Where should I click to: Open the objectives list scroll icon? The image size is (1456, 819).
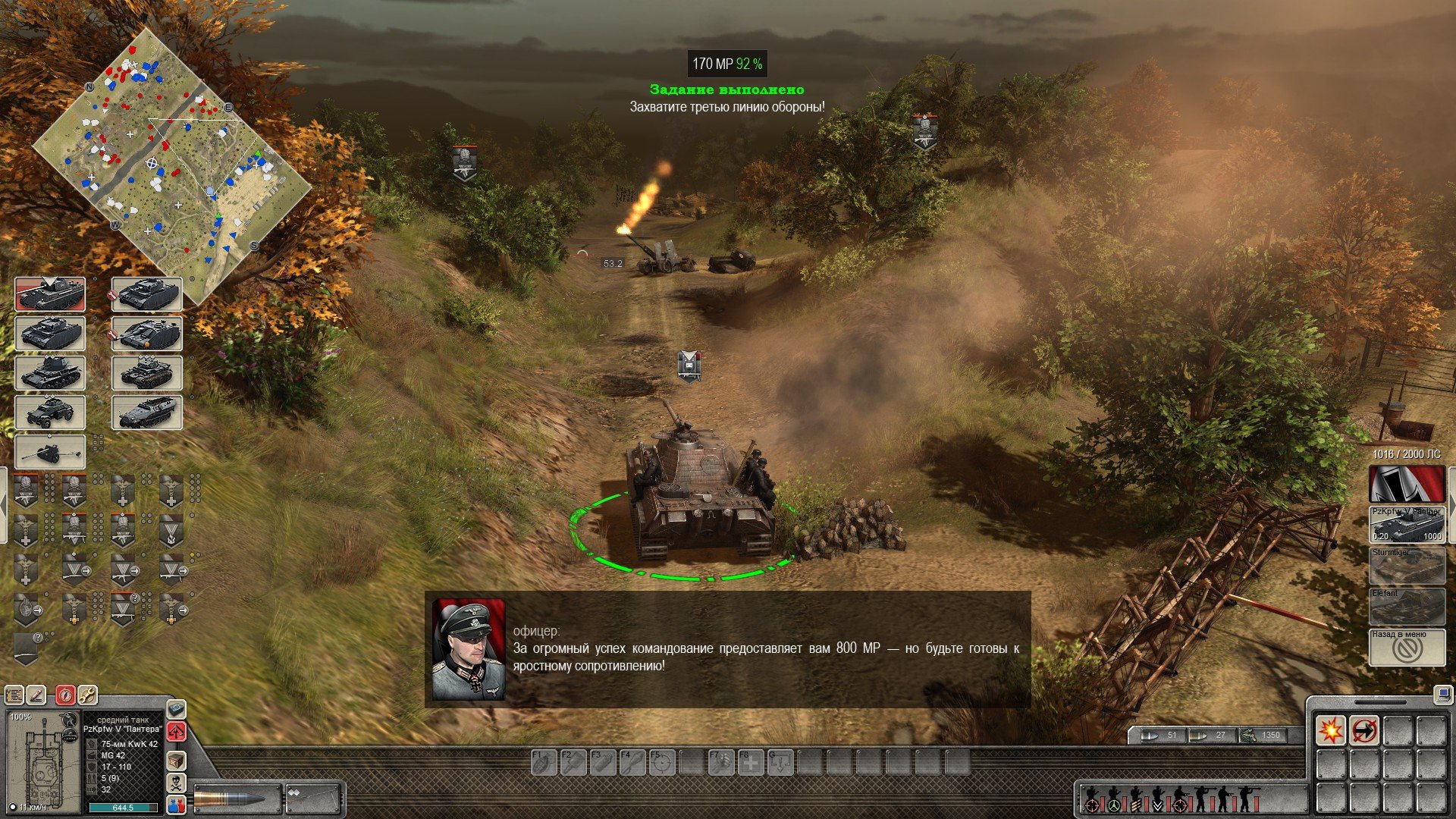click(14, 695)
